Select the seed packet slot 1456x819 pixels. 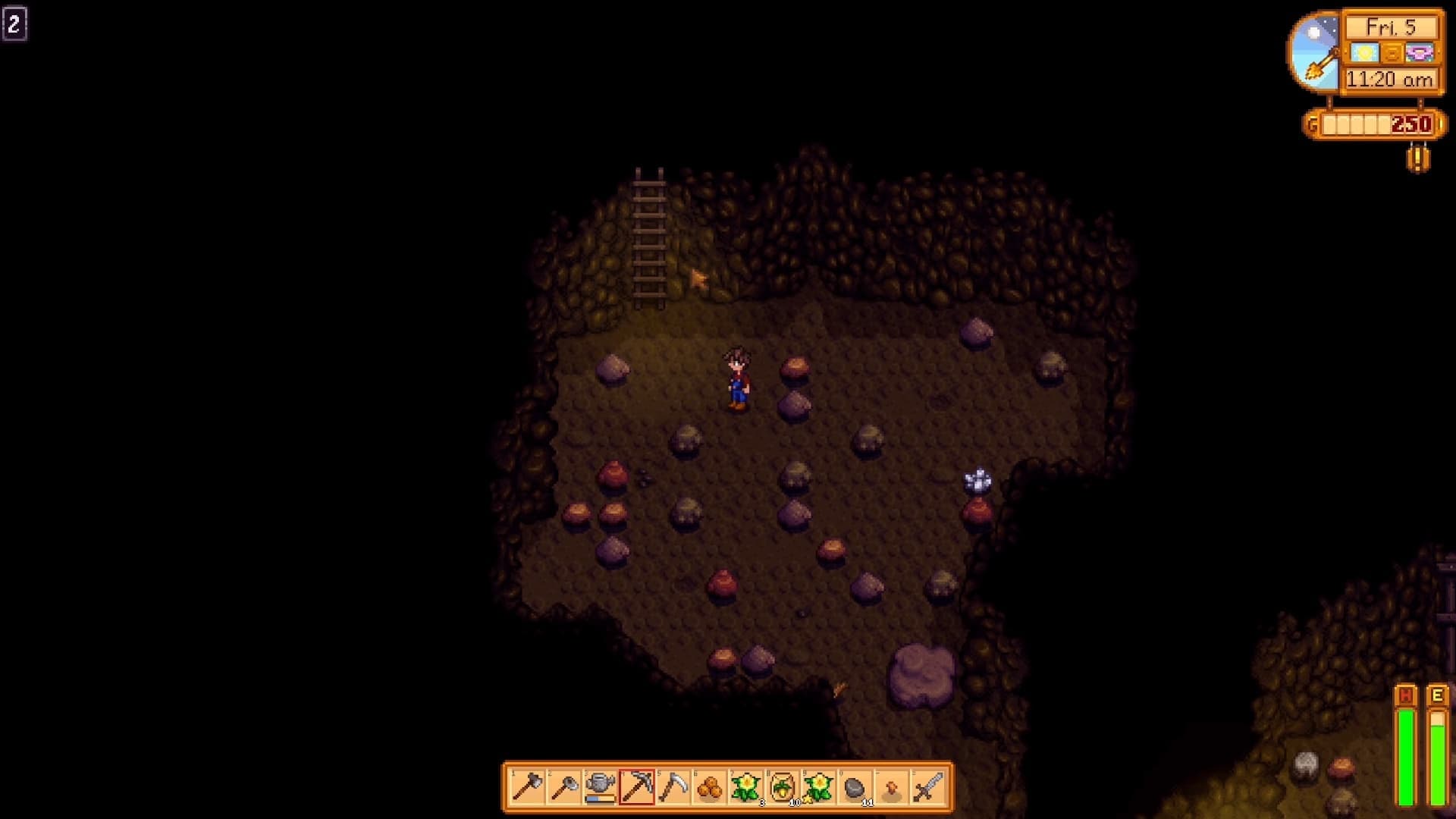(782, 787)
